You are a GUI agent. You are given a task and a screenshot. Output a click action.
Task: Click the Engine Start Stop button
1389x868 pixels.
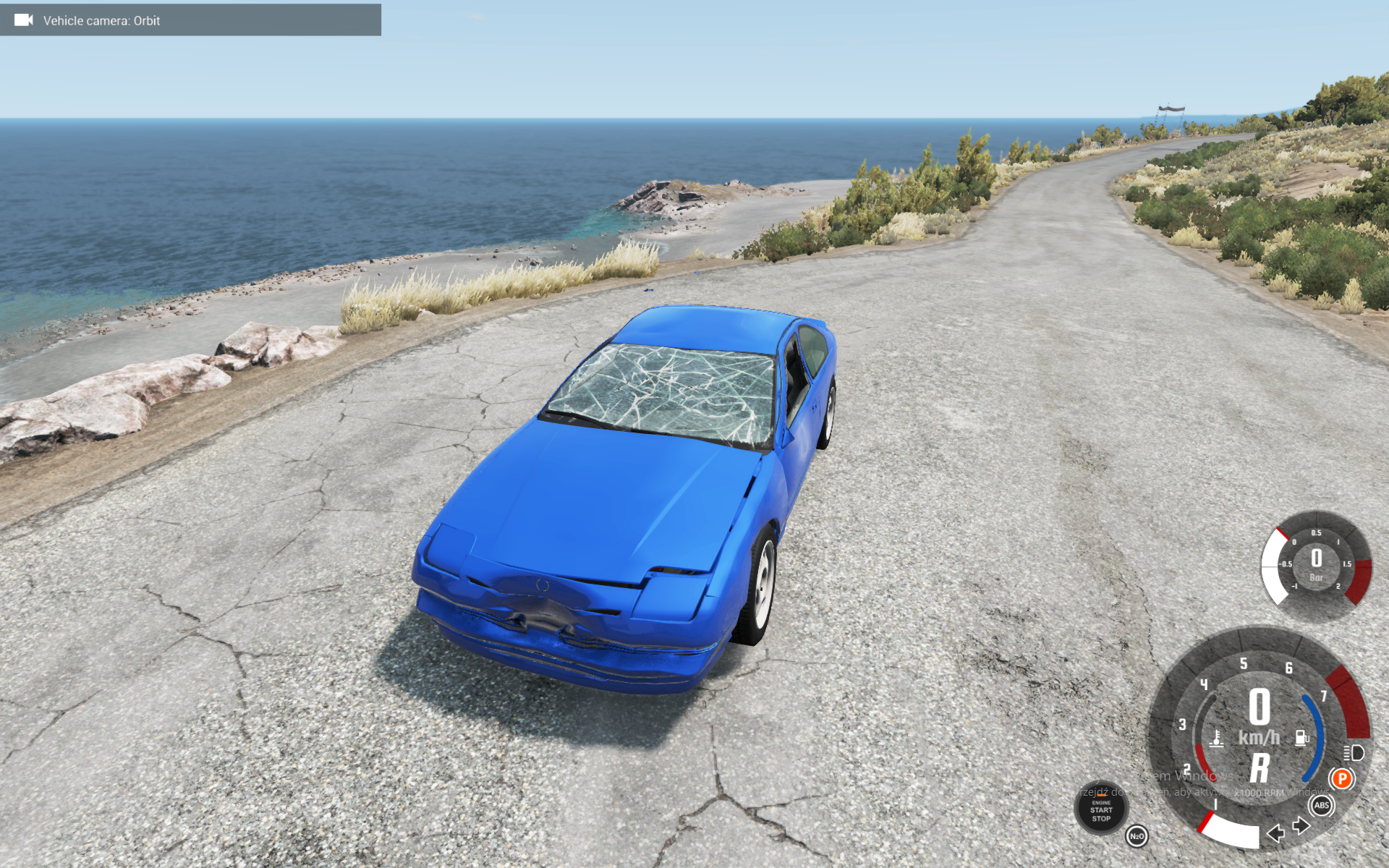pos(1101,809)
